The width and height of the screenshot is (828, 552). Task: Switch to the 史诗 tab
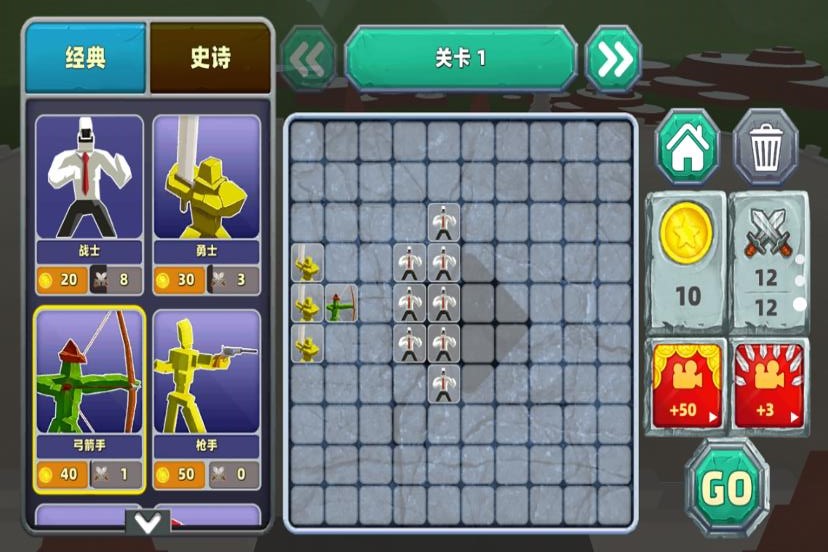(210, 58)
